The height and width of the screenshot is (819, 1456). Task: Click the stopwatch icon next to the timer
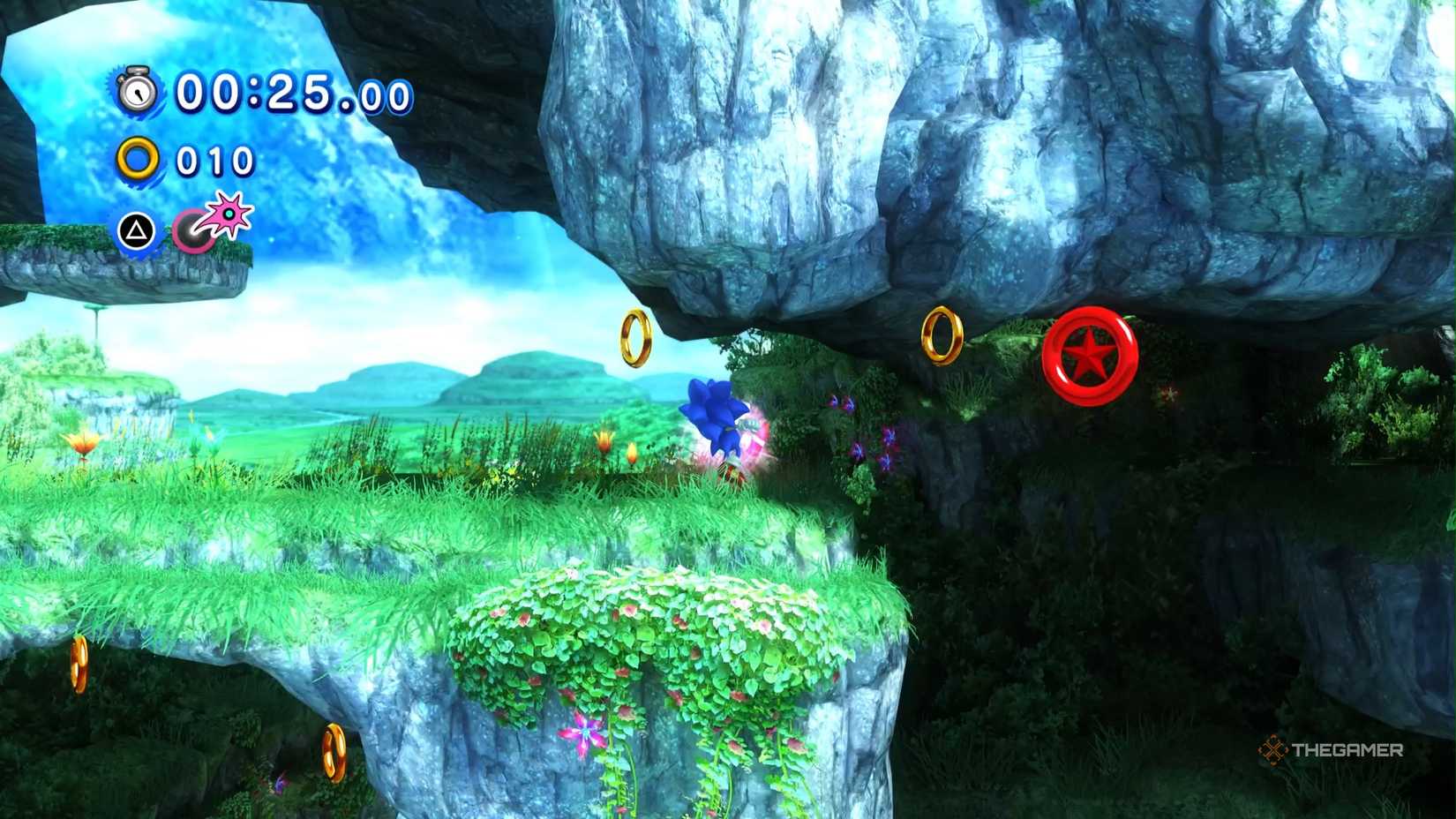(x=139, y=90)
